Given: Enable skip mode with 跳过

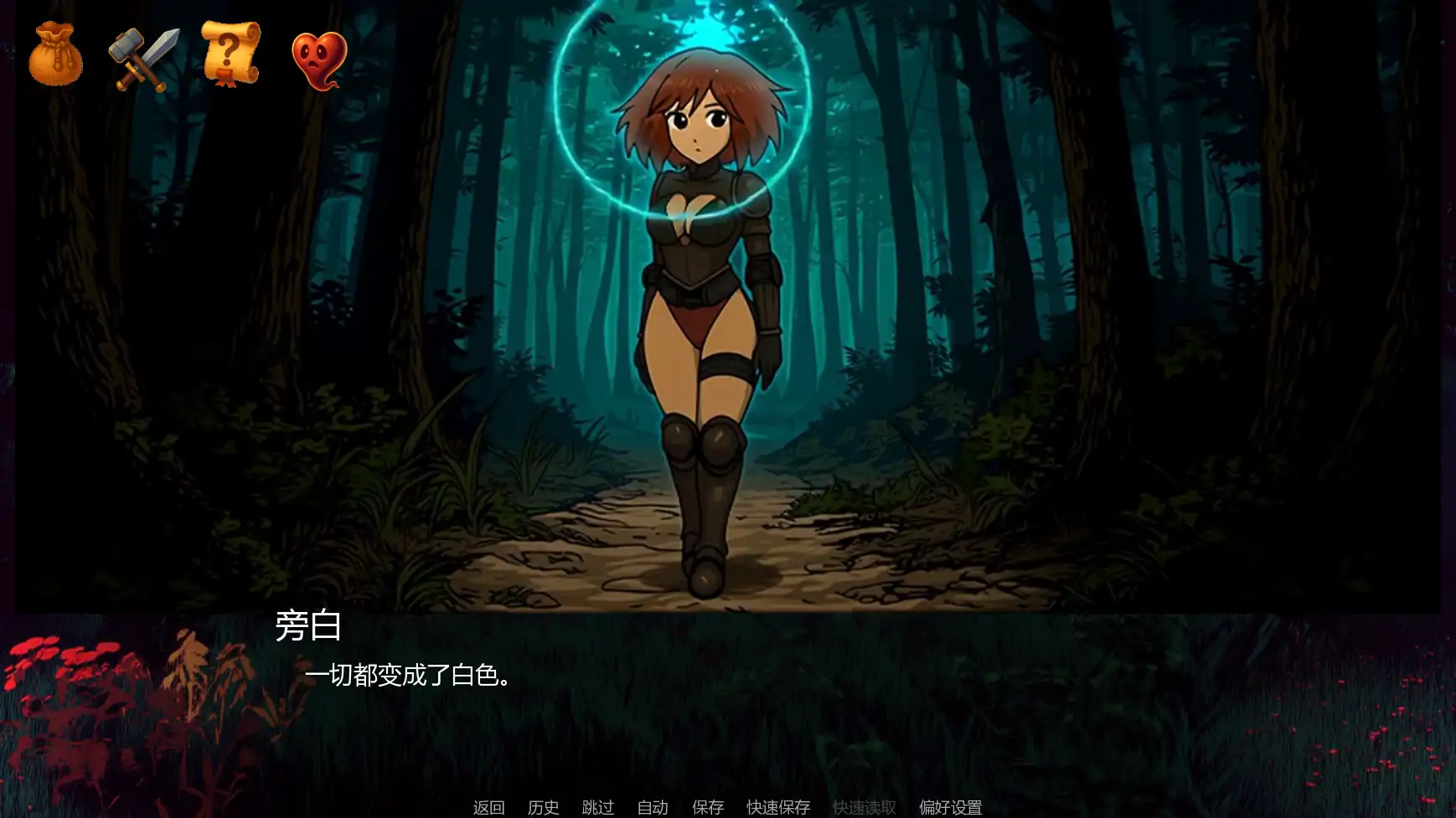Looking at the screenshot, I should click(x=596, y=806).
